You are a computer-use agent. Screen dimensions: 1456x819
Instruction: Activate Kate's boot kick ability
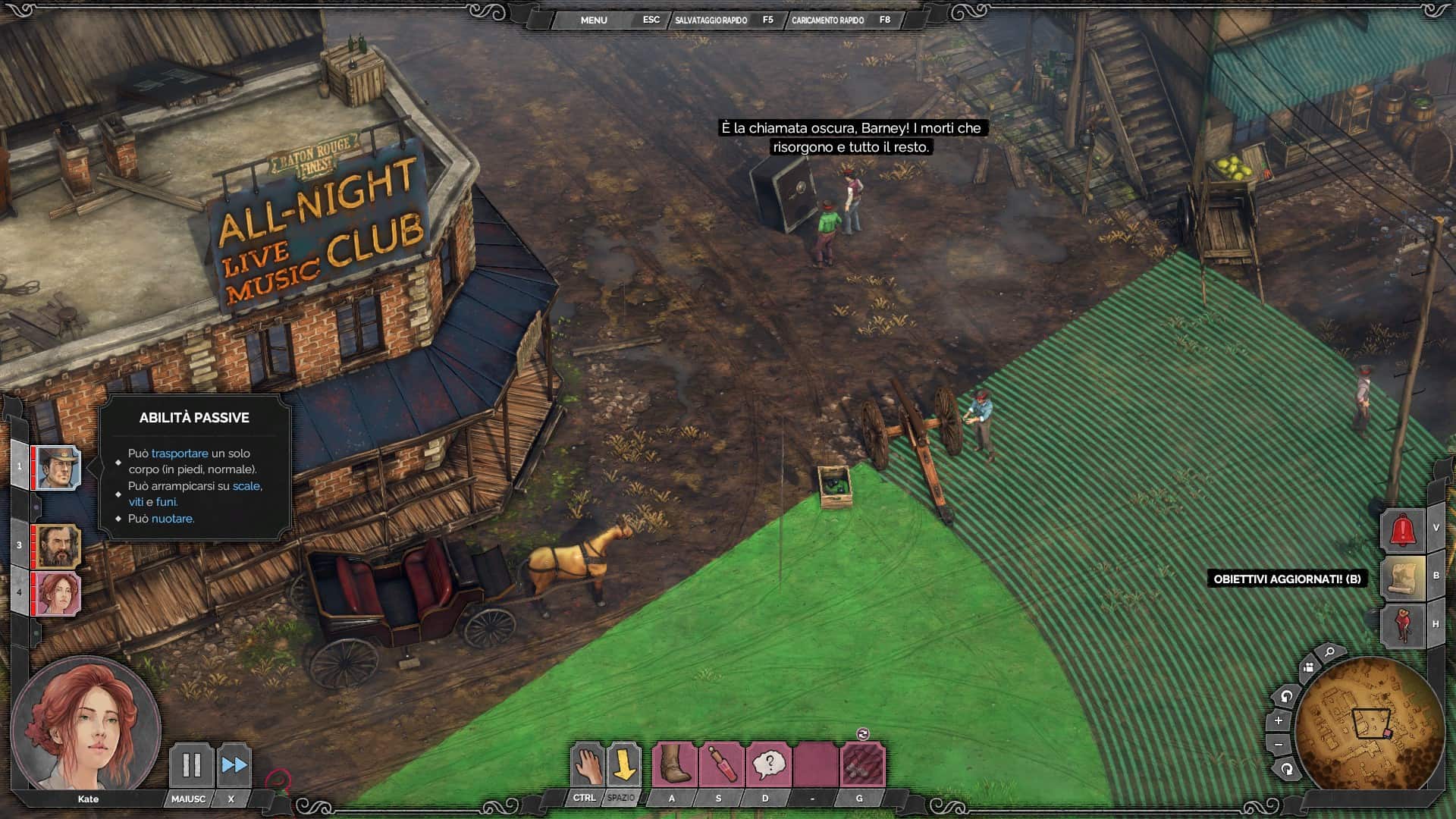click(x=673, y=765)
